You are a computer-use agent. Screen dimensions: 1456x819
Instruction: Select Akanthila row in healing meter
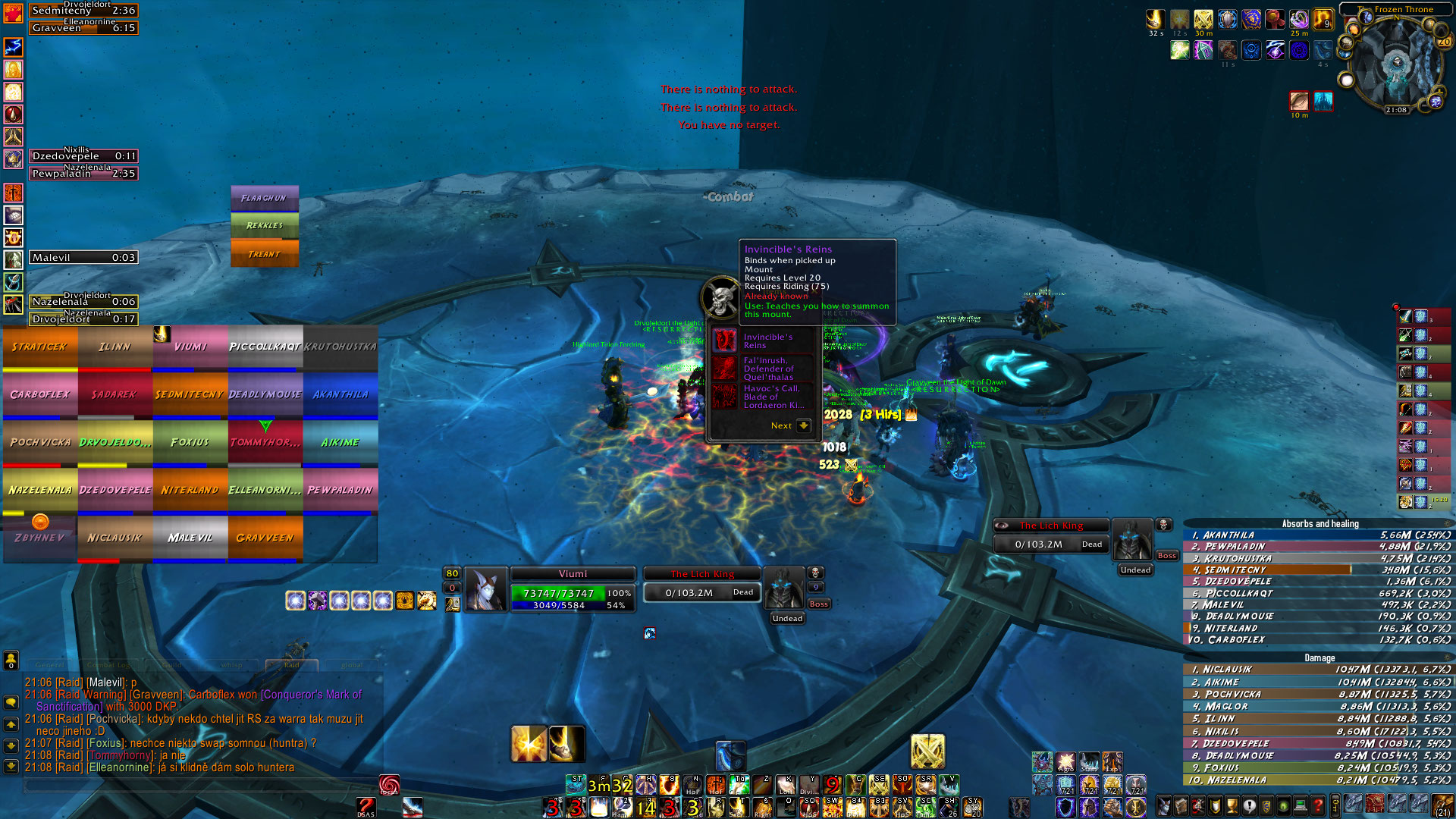tap(1318, 535)
